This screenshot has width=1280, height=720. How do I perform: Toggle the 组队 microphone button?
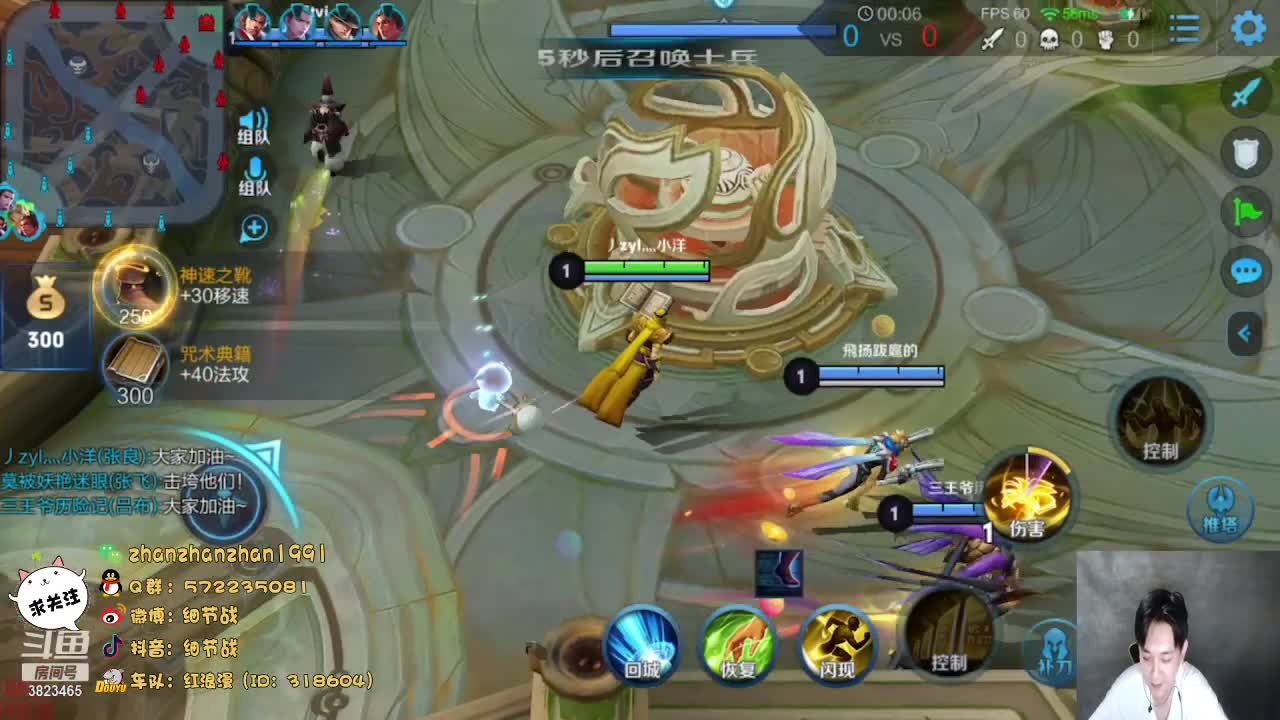pyautogui.click(x=254, y=176)
